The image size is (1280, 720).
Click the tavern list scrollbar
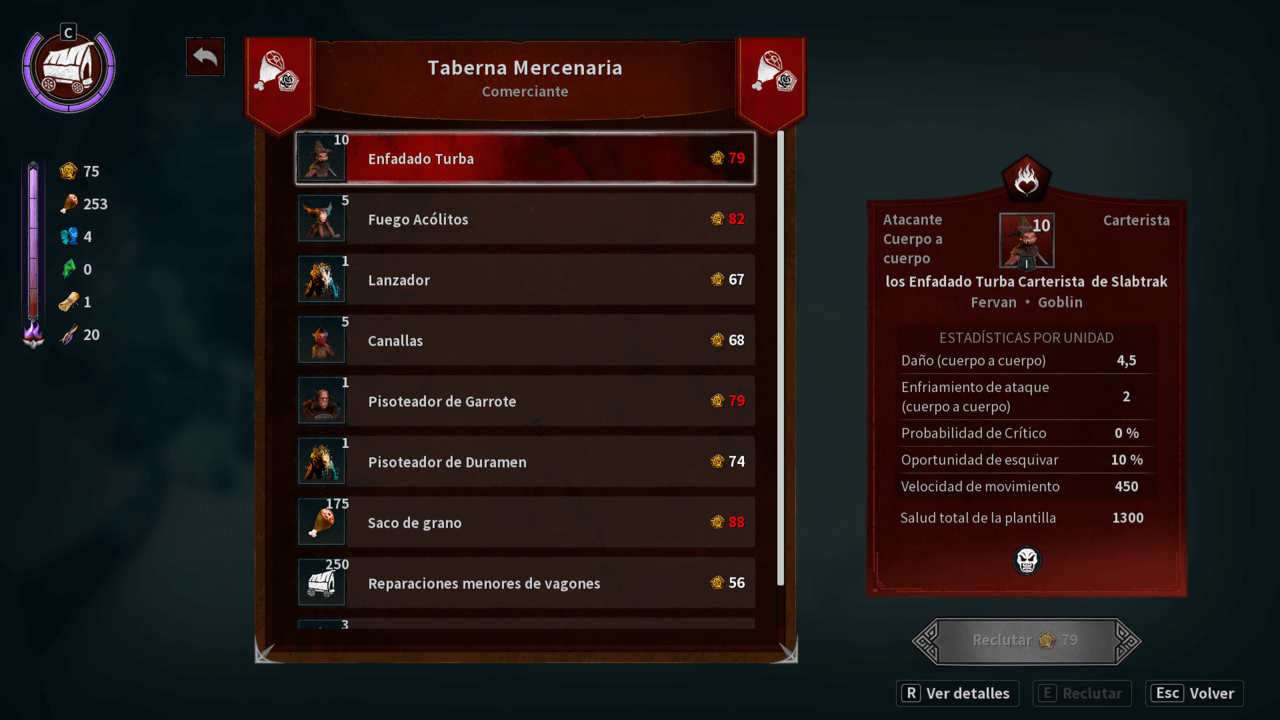coord(780,357)
